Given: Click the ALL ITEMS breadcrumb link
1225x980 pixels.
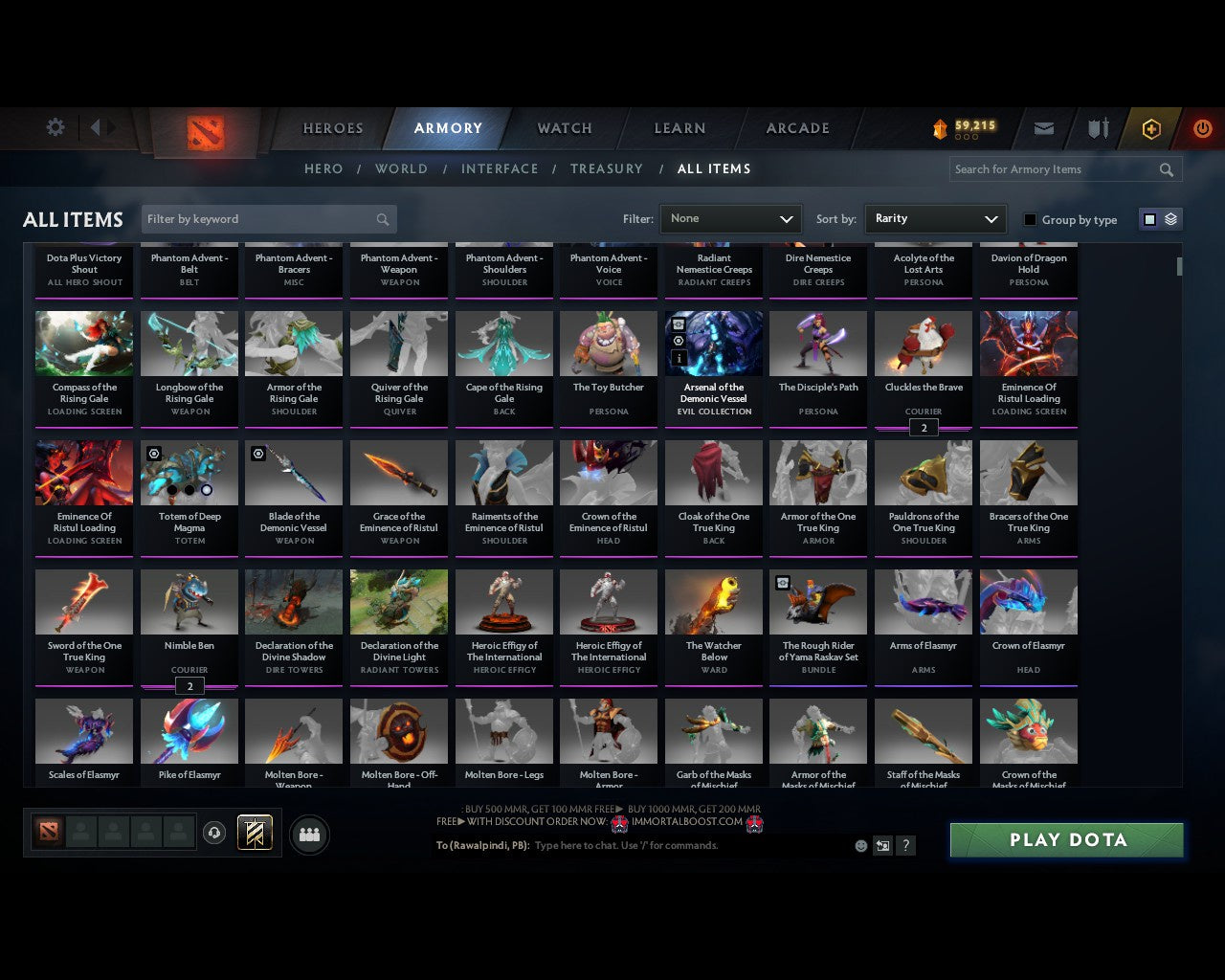Looking at the screenshot, I should pos(714,168).
